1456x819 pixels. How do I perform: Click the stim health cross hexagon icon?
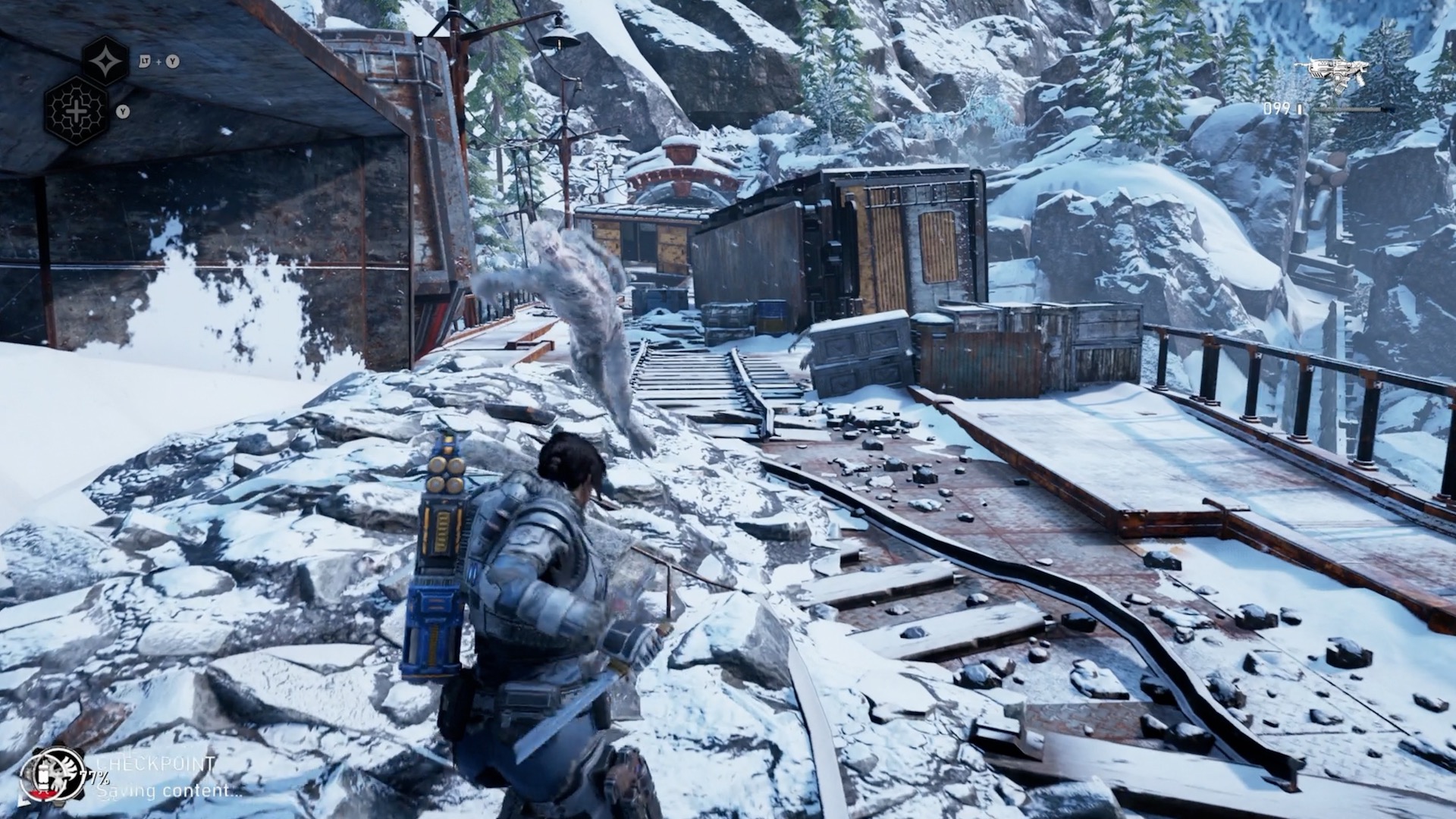click(76, 112)
